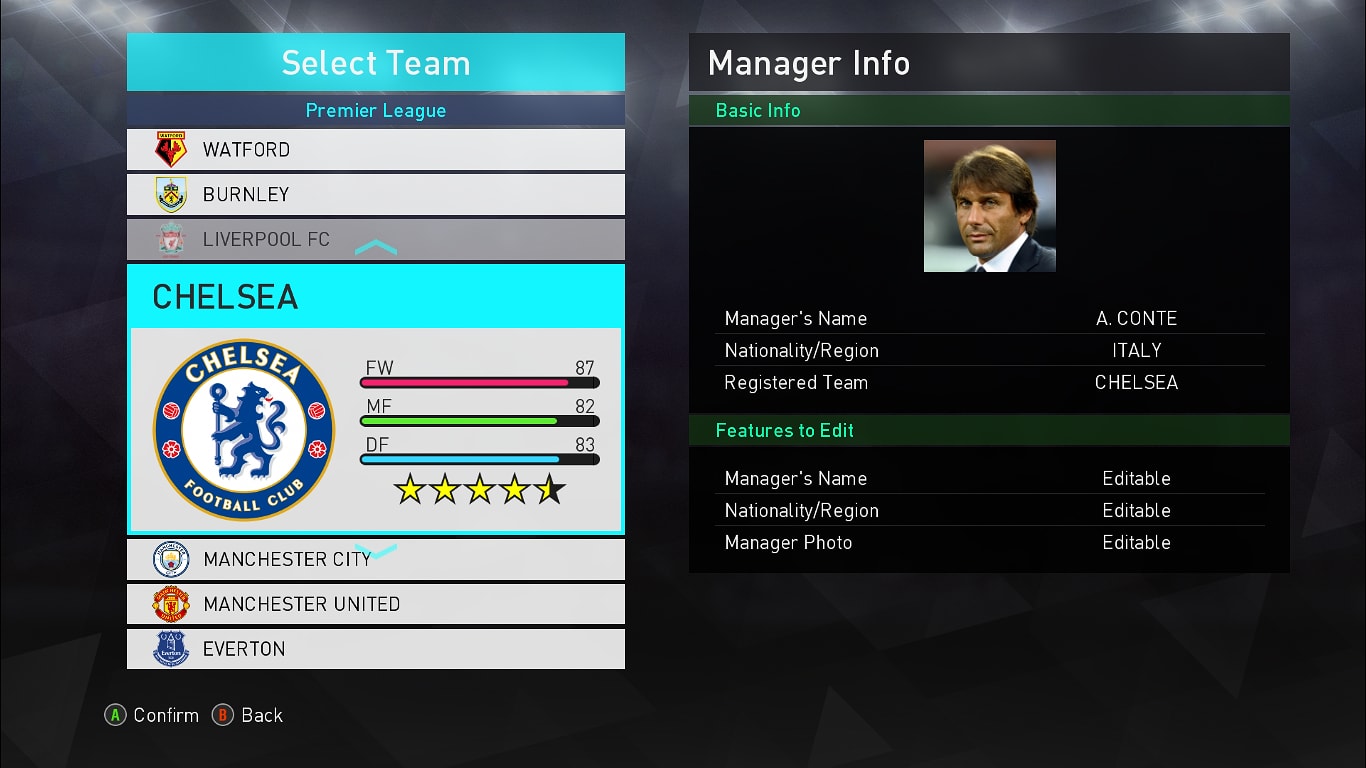Click the up arrow above Chelsea
The height and width of the screenshot is (768, 1366).
click(x=376, y=248)
